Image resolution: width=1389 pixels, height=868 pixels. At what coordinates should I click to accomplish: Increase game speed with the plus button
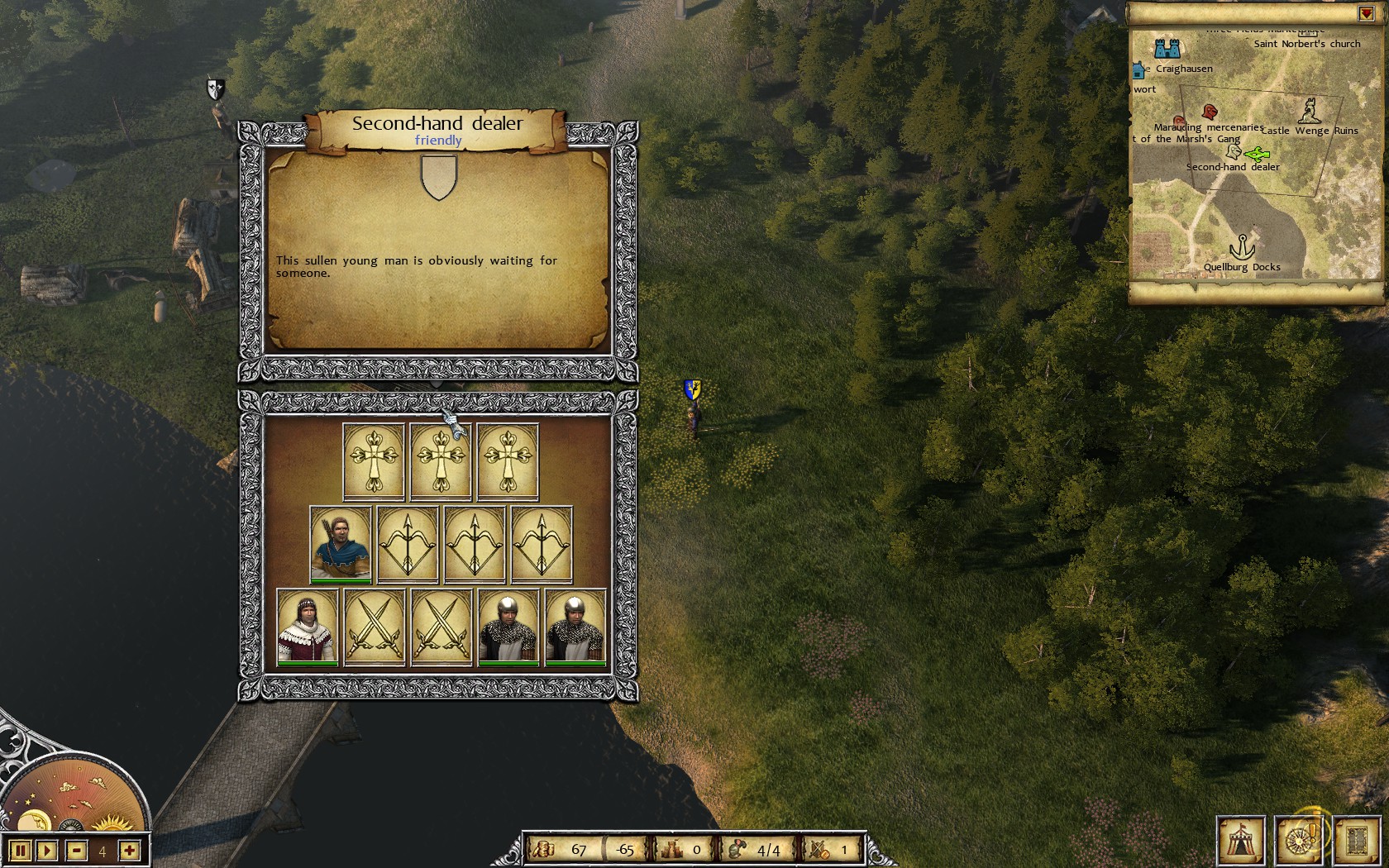(x=129, y=851)
